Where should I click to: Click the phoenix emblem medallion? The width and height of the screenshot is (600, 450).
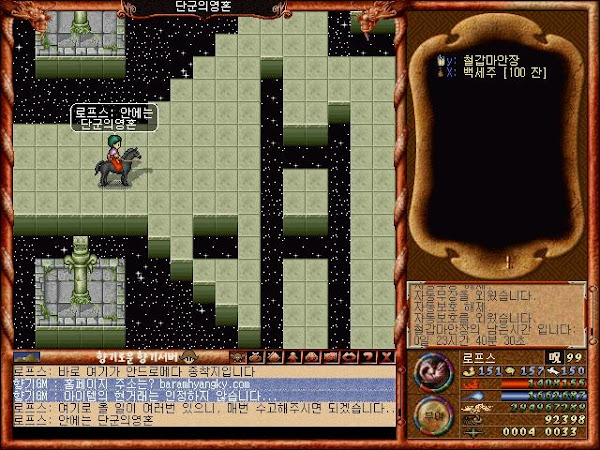(x=431, y=373)
